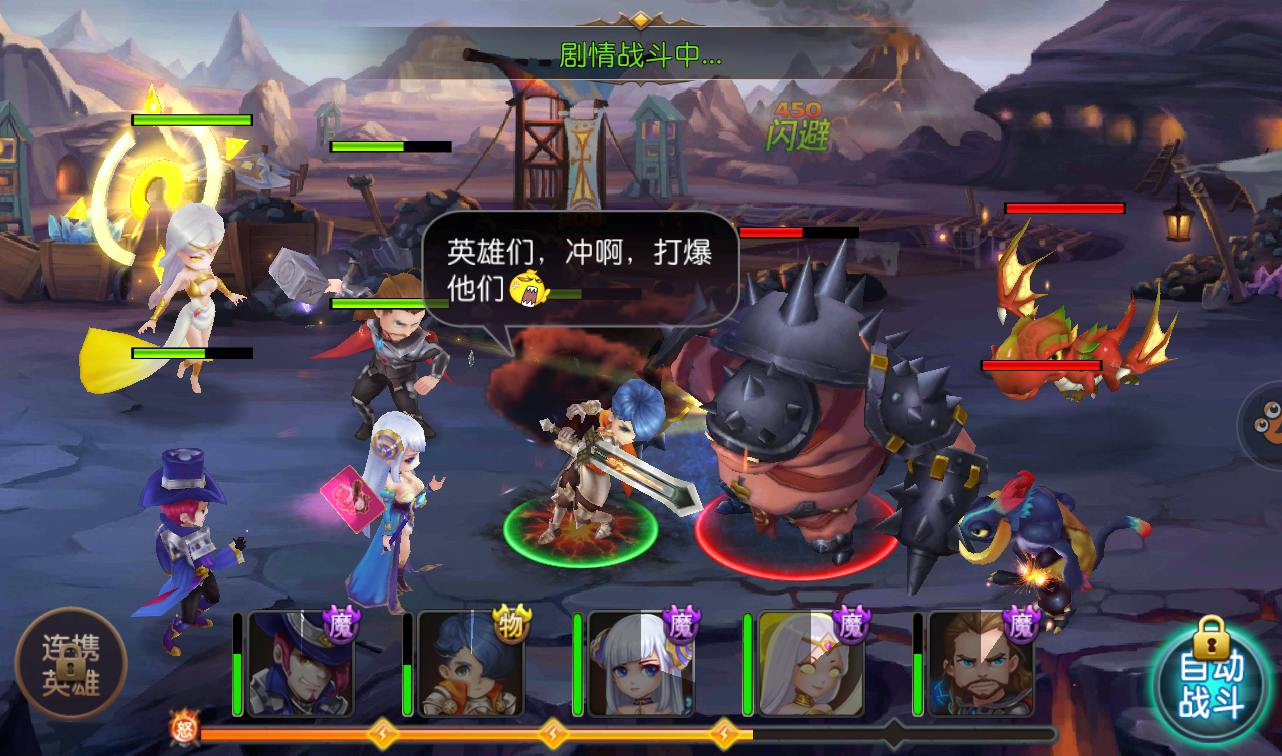Toggle the locked 自动战斗 auto-battle button

(1212, 684)
